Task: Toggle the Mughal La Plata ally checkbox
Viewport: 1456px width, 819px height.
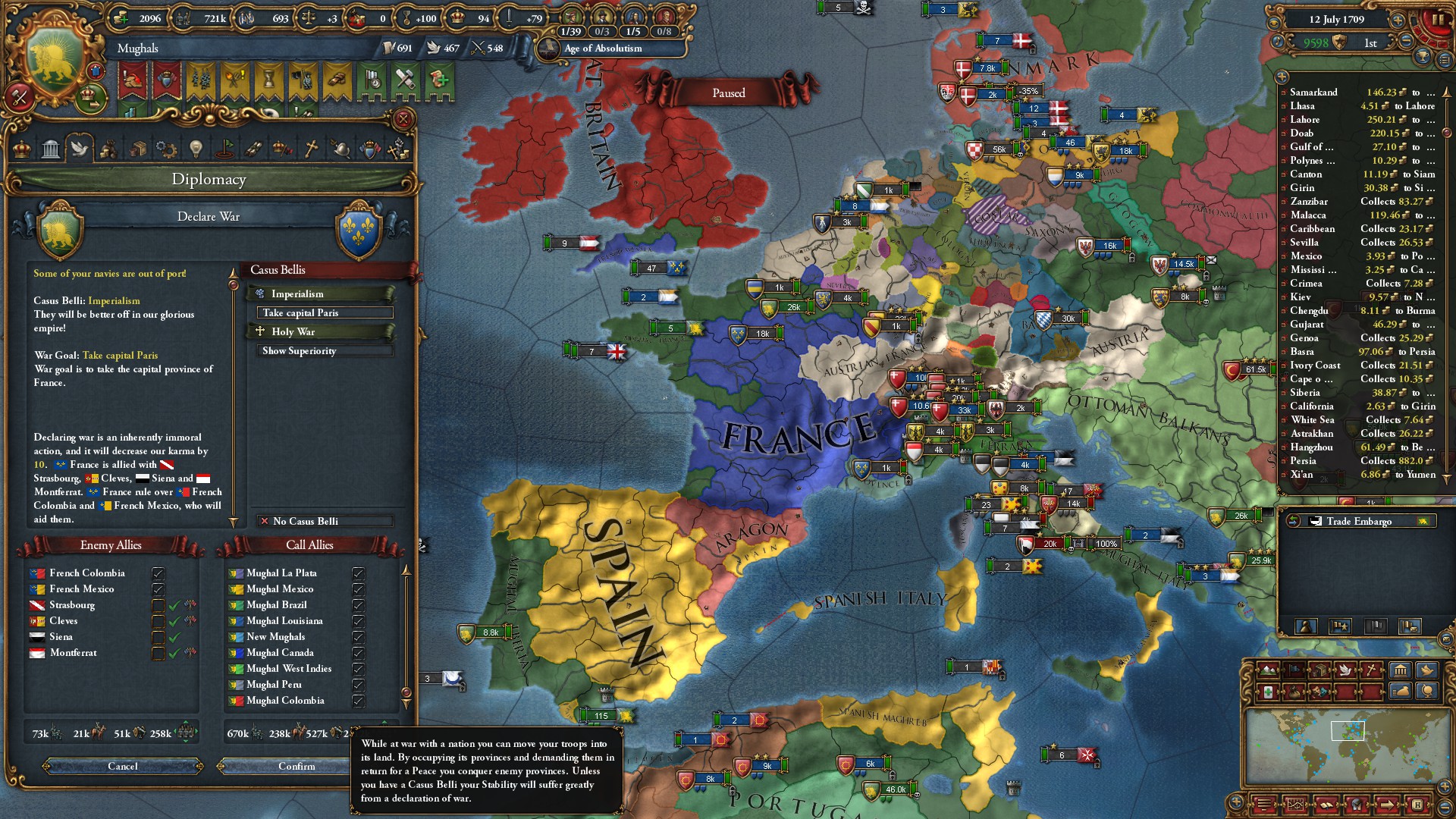Action: (358, 573)
